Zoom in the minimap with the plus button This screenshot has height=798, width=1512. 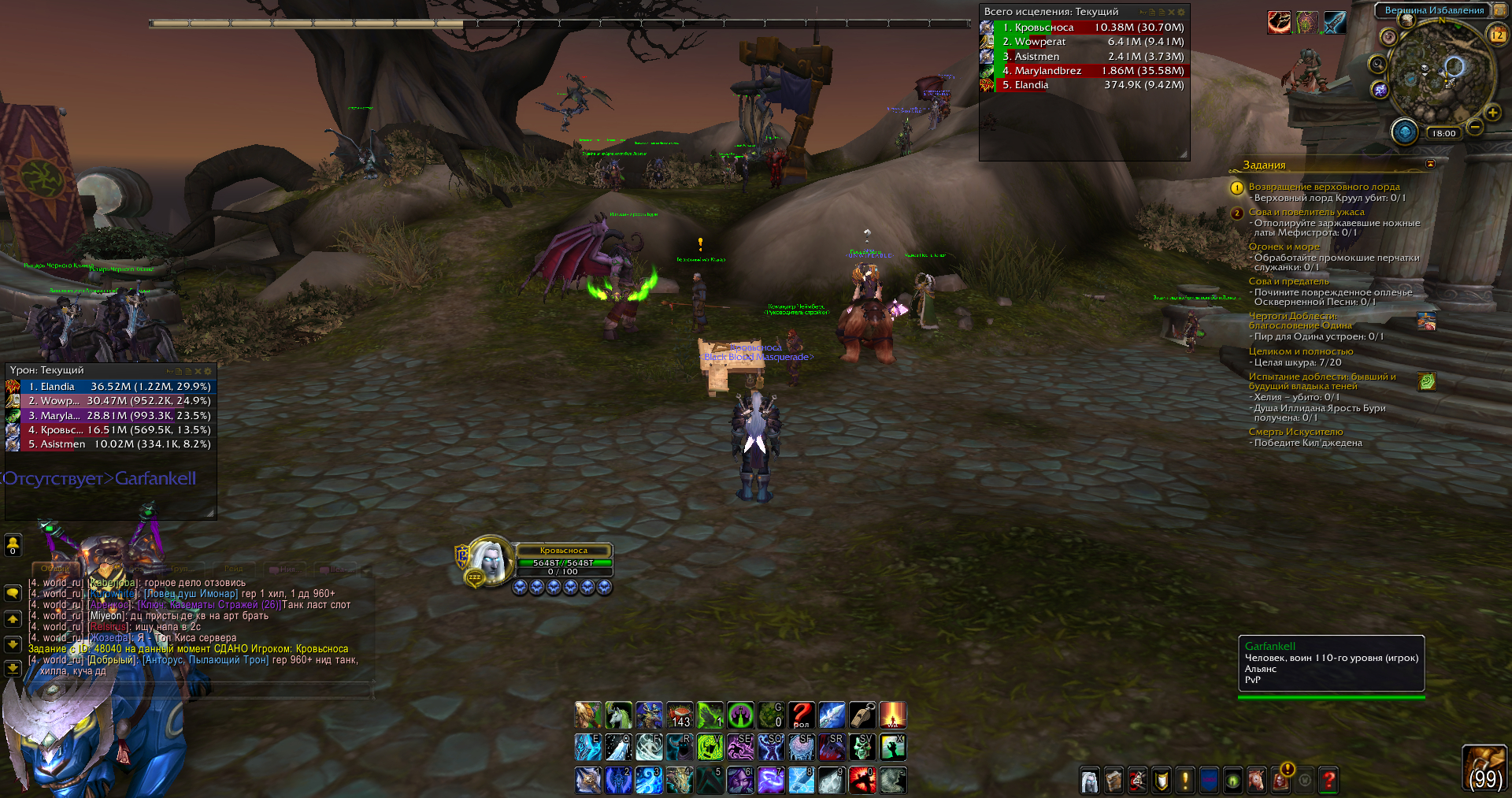click(1492, 113)
